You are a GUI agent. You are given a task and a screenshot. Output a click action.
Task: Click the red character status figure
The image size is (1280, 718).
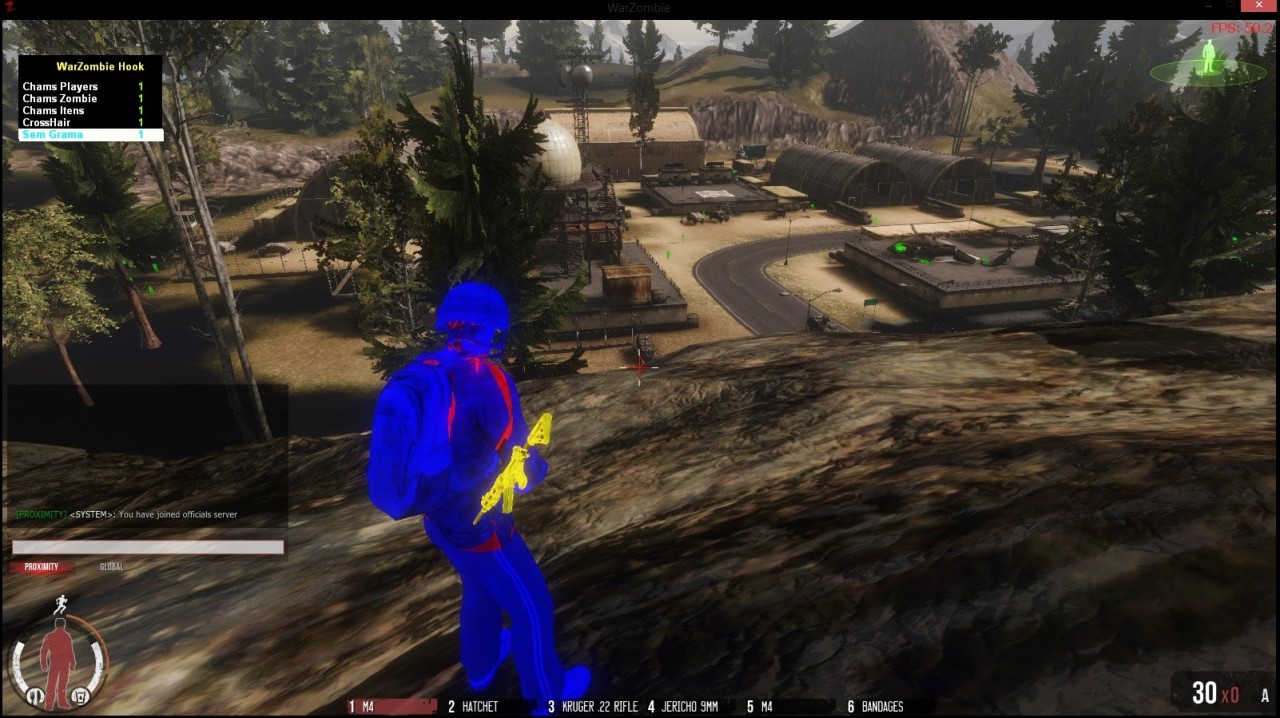(57, 660)
